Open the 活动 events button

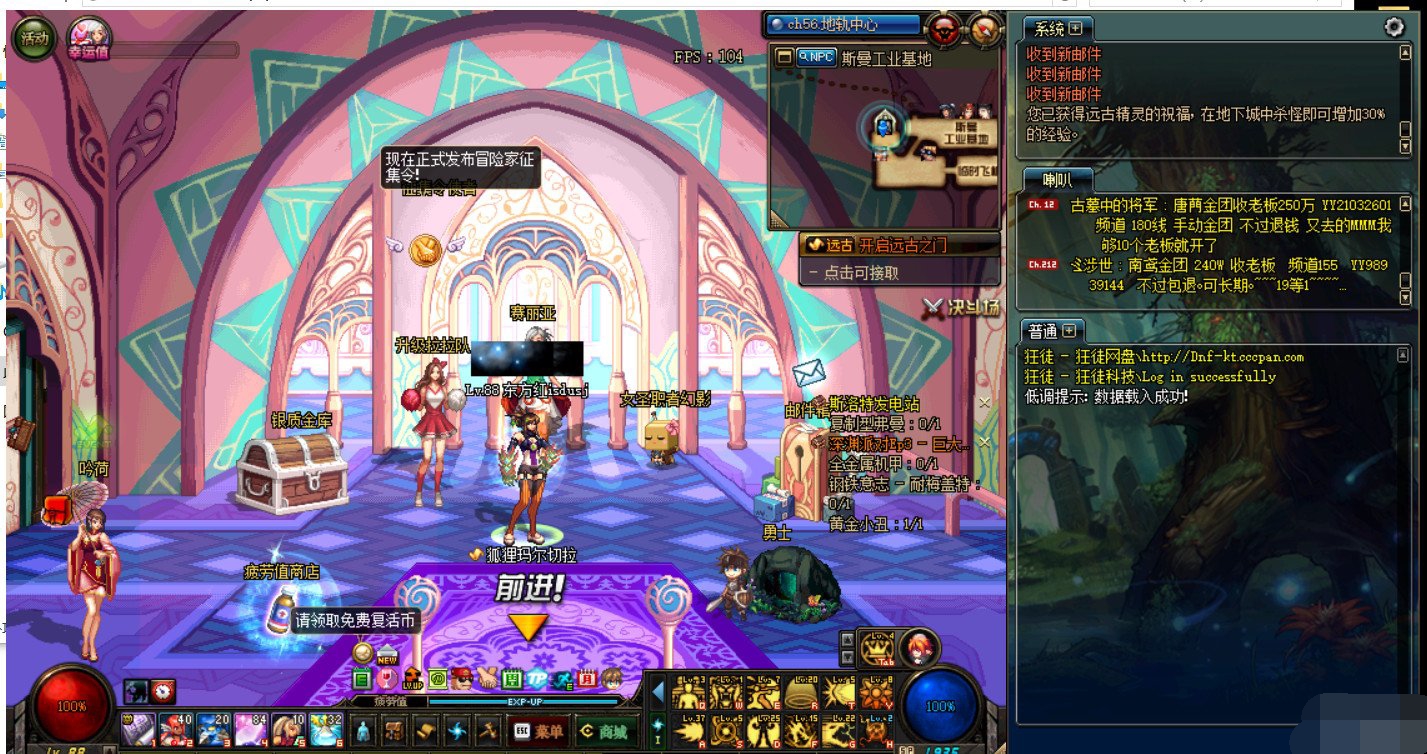click(x=34, y=39)
